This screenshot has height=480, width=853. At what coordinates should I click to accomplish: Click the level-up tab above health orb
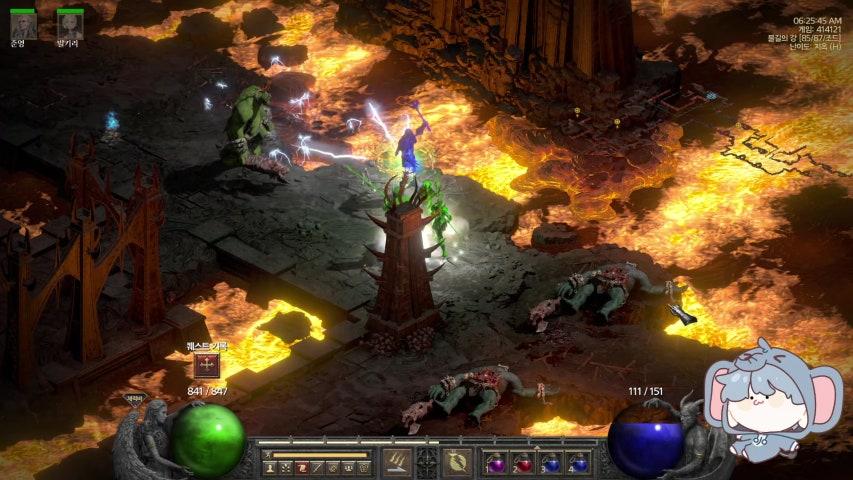tap(133, 397)
